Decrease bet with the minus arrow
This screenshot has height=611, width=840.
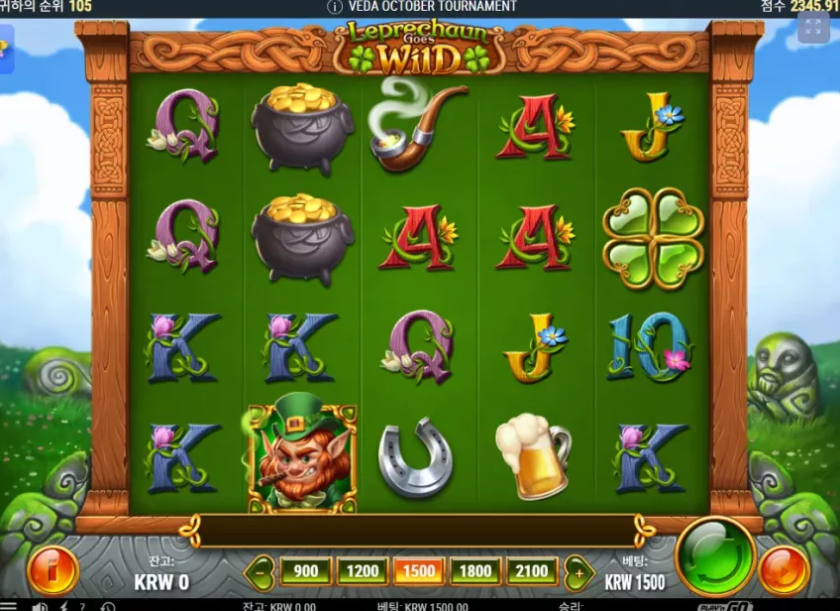[260, 572]
